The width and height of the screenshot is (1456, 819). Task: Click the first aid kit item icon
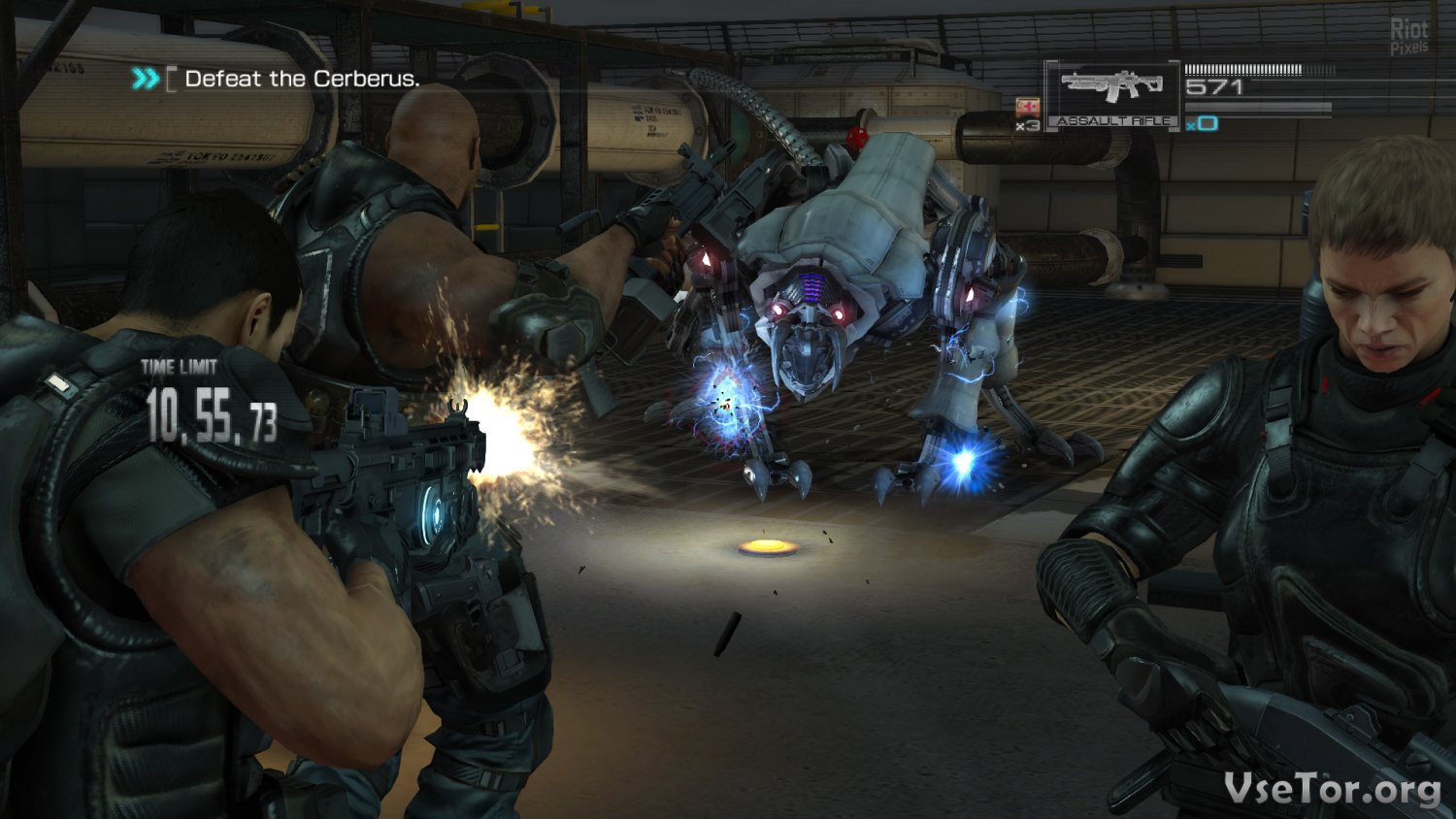click(1027, 107)
